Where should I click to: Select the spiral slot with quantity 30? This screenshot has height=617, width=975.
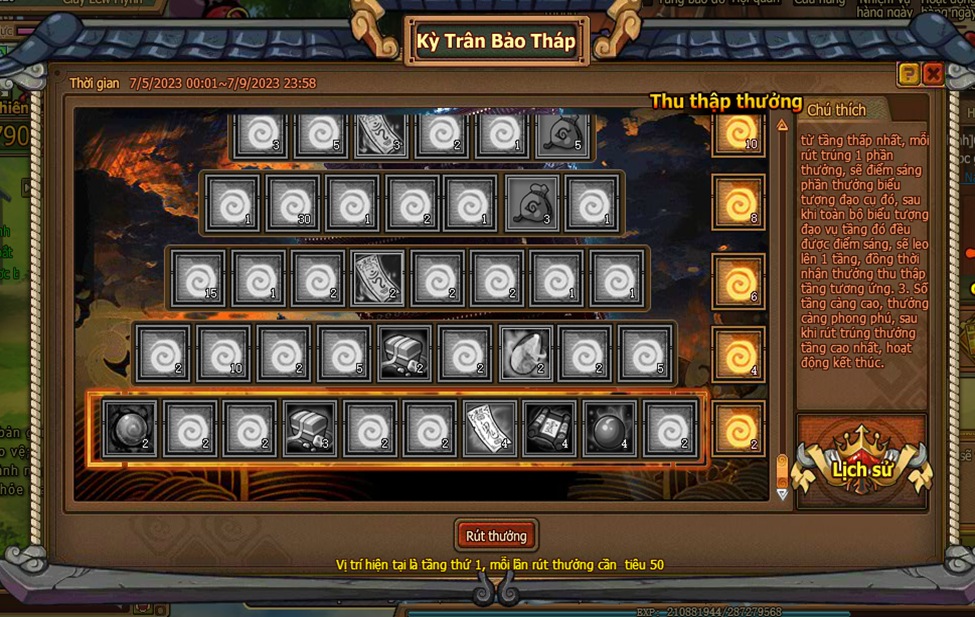[x=292, y=203]
